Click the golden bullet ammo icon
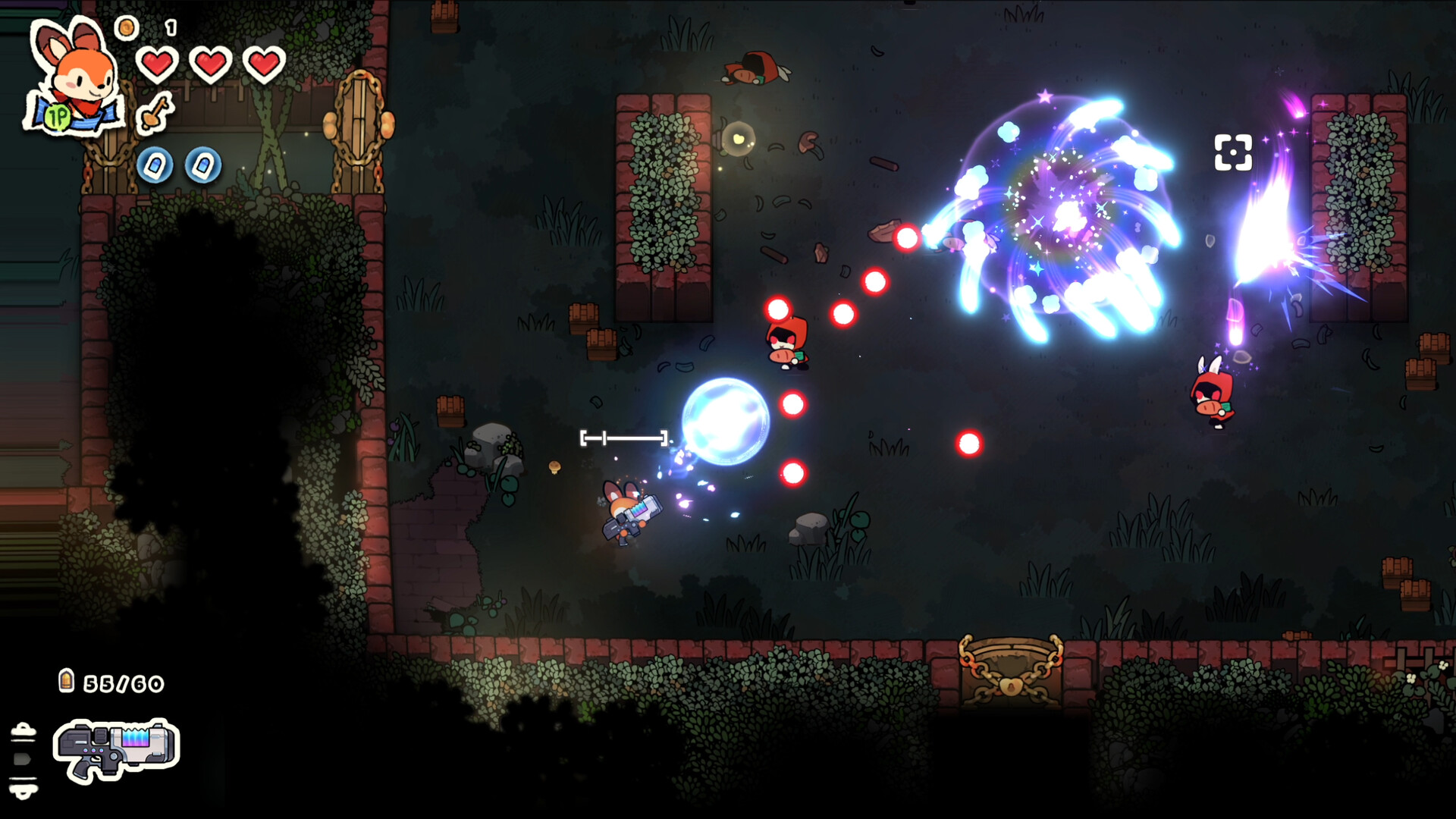Image resolution: width=1456 pixels, height=819 pixels. pyautogui.click(x=67, y=681)
